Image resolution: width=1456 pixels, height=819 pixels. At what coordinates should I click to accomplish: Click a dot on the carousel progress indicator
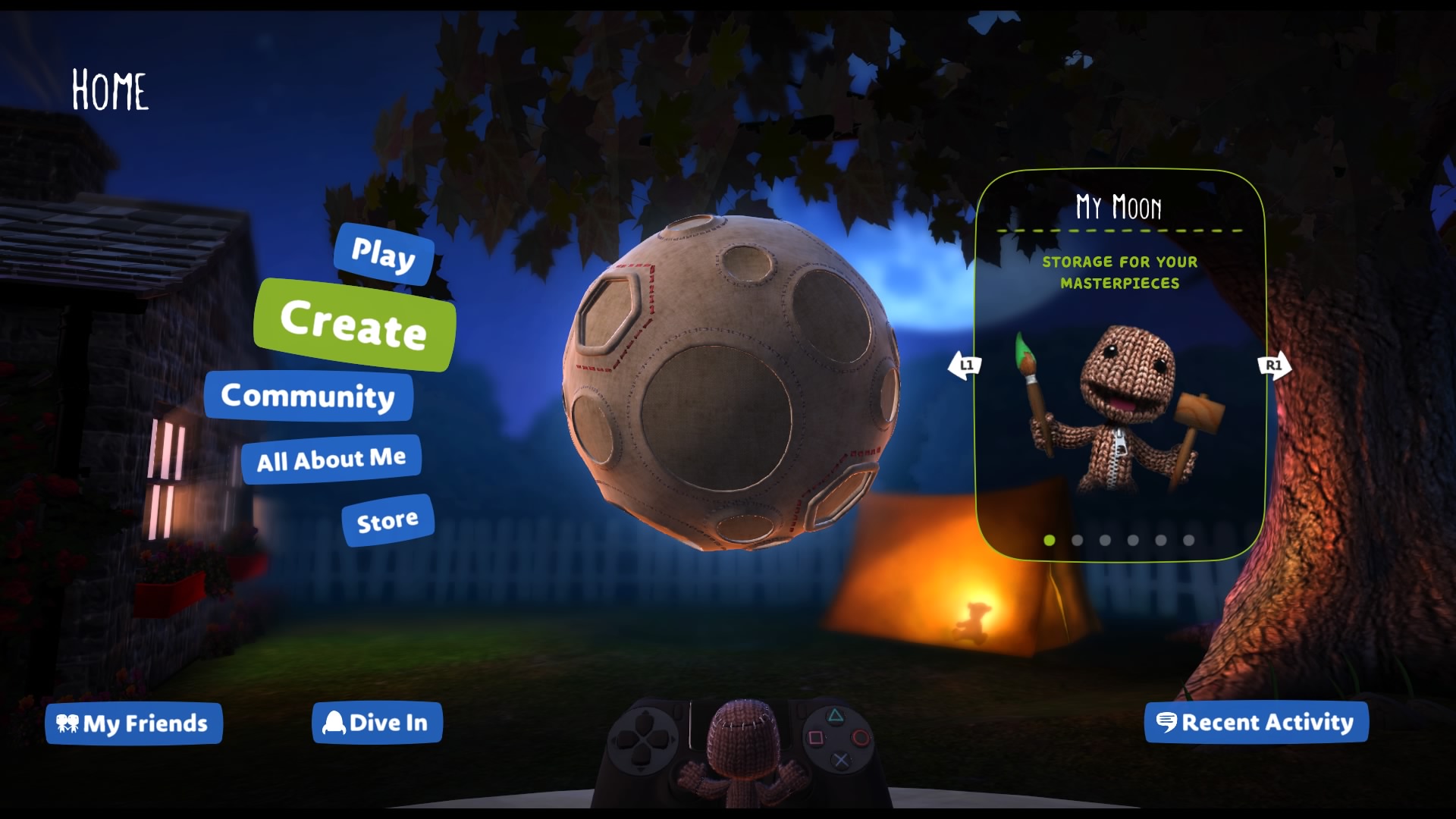coord(1077,541)
